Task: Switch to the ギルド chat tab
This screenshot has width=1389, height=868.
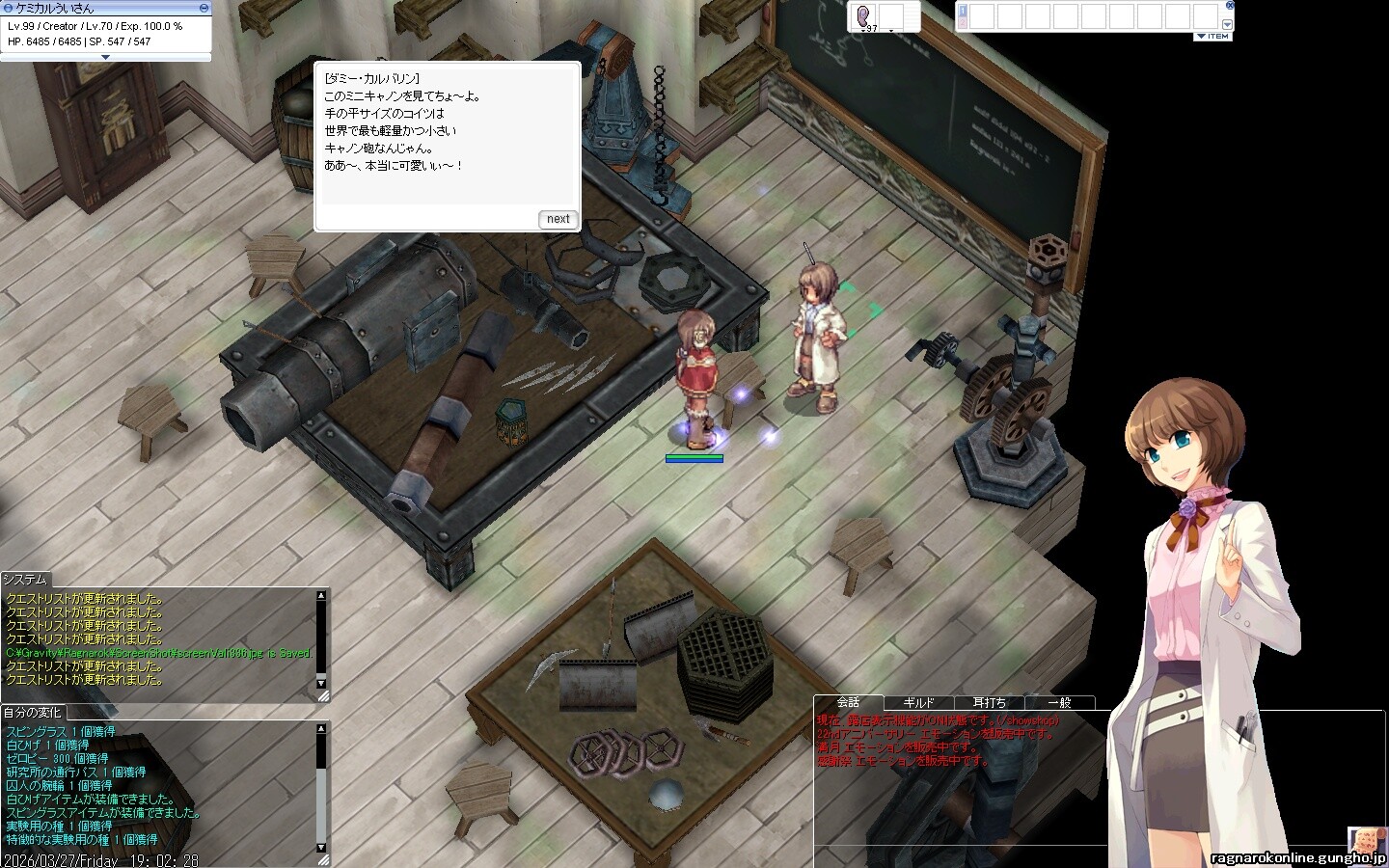Action: (x=918, y=703)
